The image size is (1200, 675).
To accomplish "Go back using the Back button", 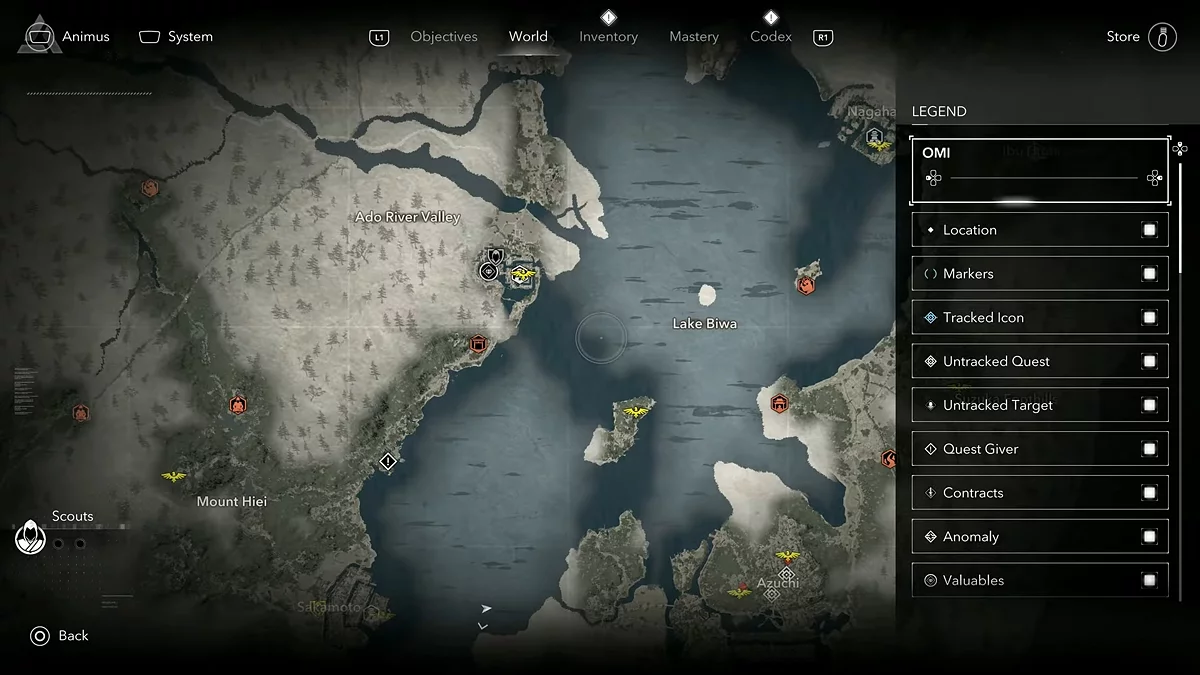I will point(60,636).
